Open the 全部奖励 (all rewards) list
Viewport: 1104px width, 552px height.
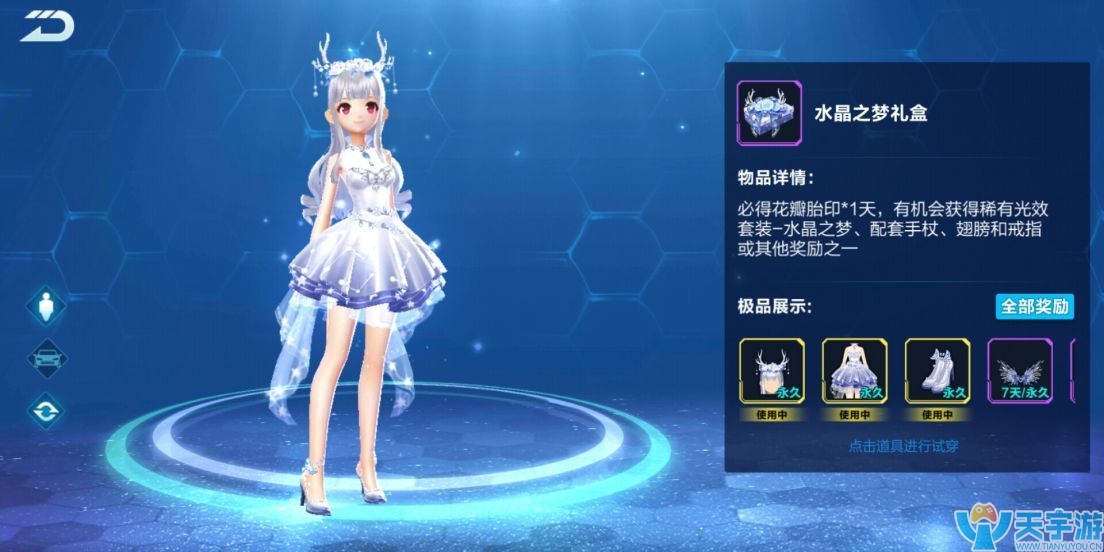click(x=1034, y=306)
